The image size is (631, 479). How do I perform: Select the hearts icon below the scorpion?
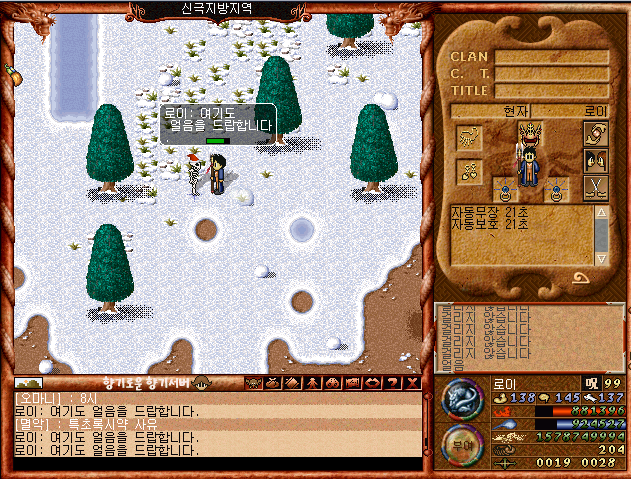click(469, 171)
